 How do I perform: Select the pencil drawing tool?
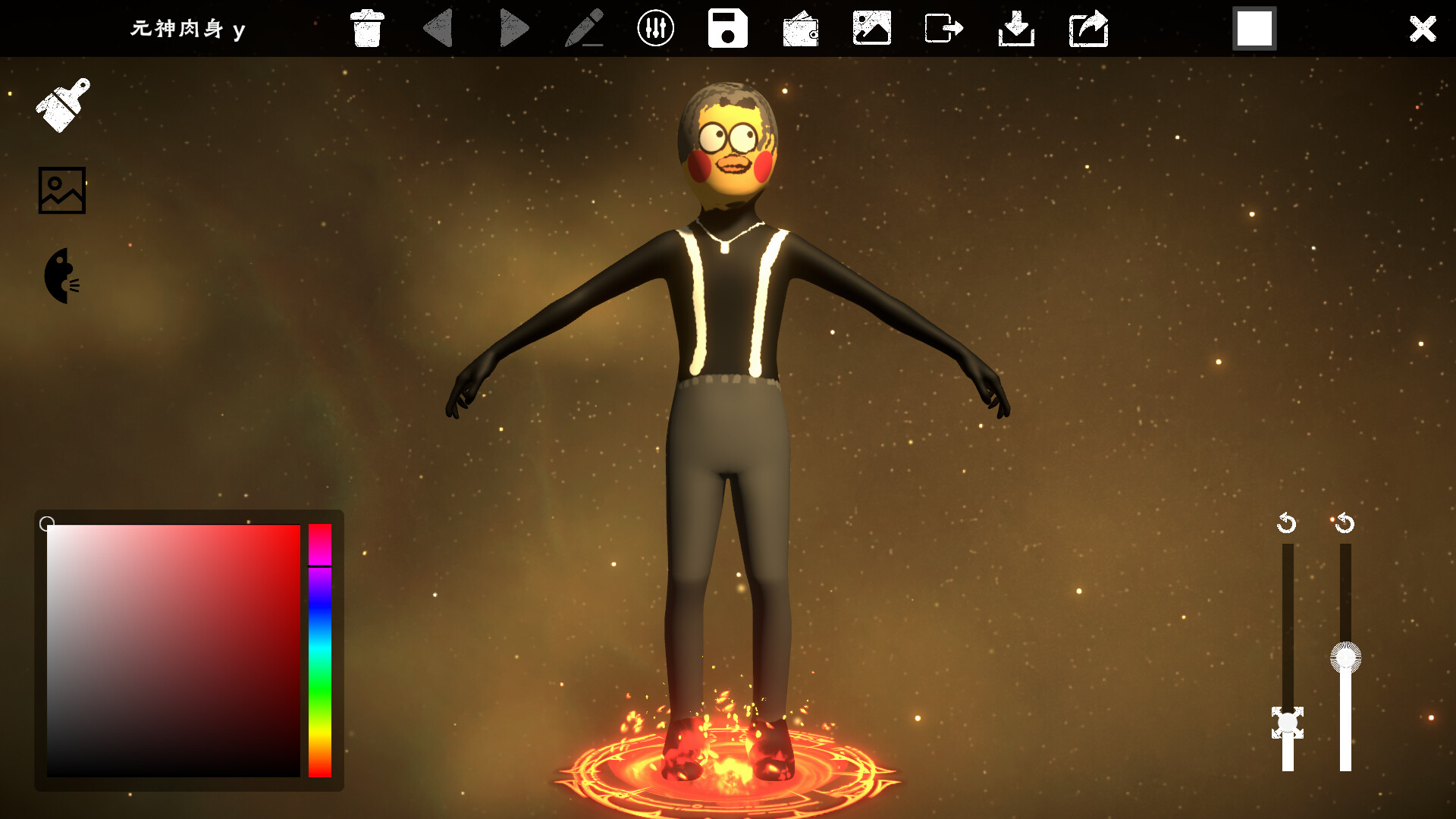pos(584,29)
